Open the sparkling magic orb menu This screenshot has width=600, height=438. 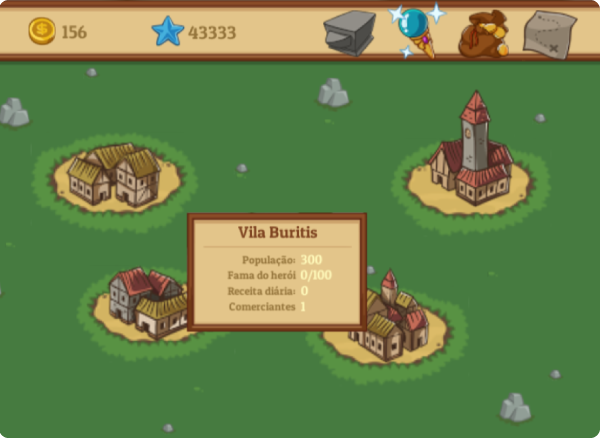coord(416,30)
